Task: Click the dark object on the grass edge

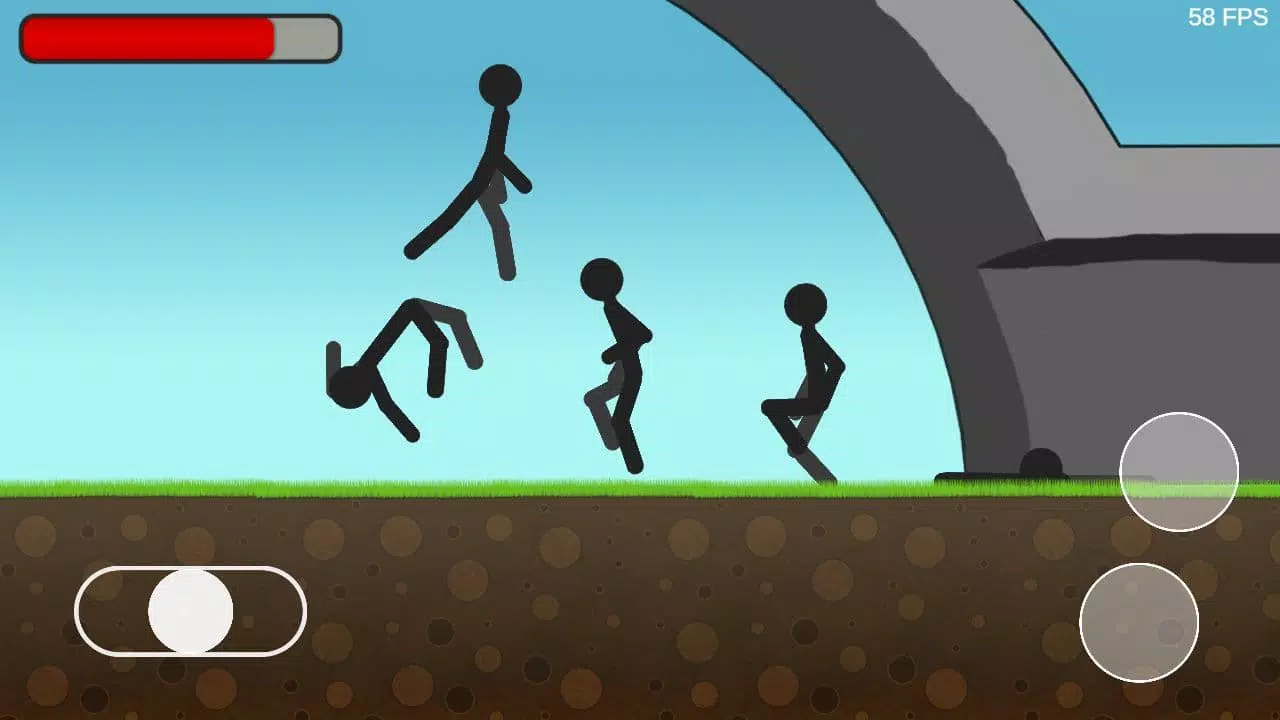Action: point(1040,463)
